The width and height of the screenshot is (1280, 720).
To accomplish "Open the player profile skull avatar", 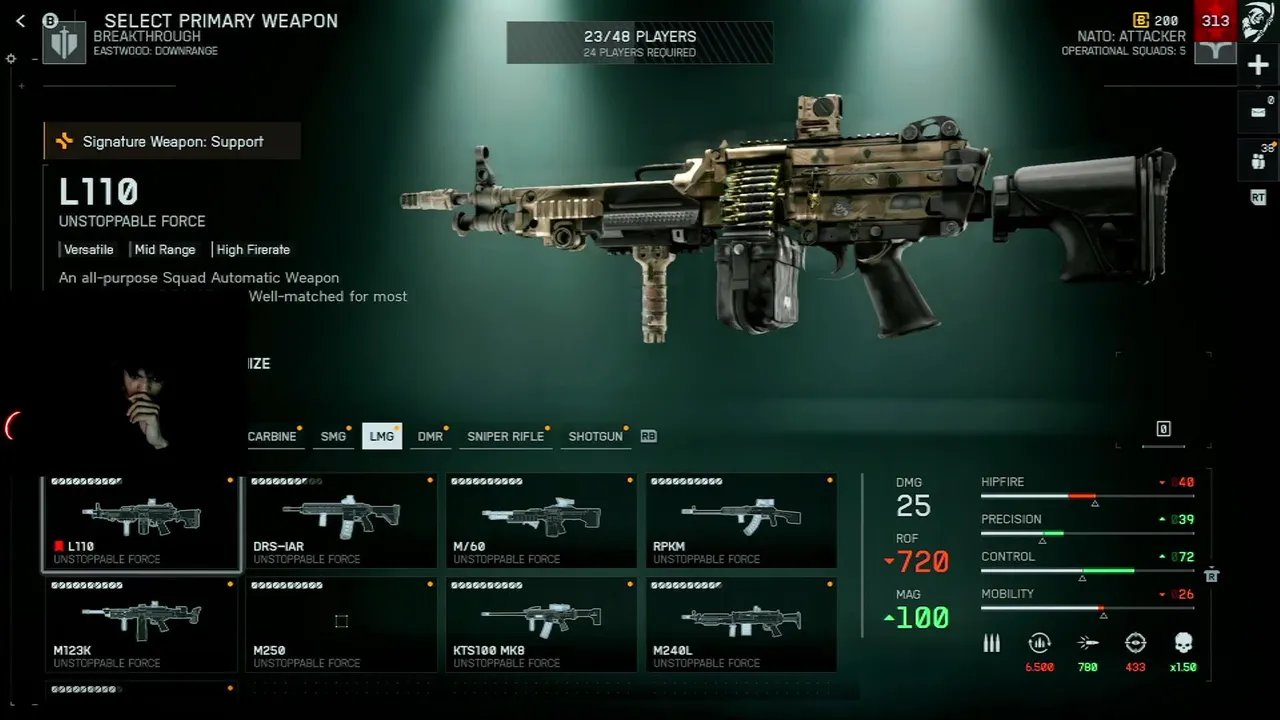I will point(1258,21).
